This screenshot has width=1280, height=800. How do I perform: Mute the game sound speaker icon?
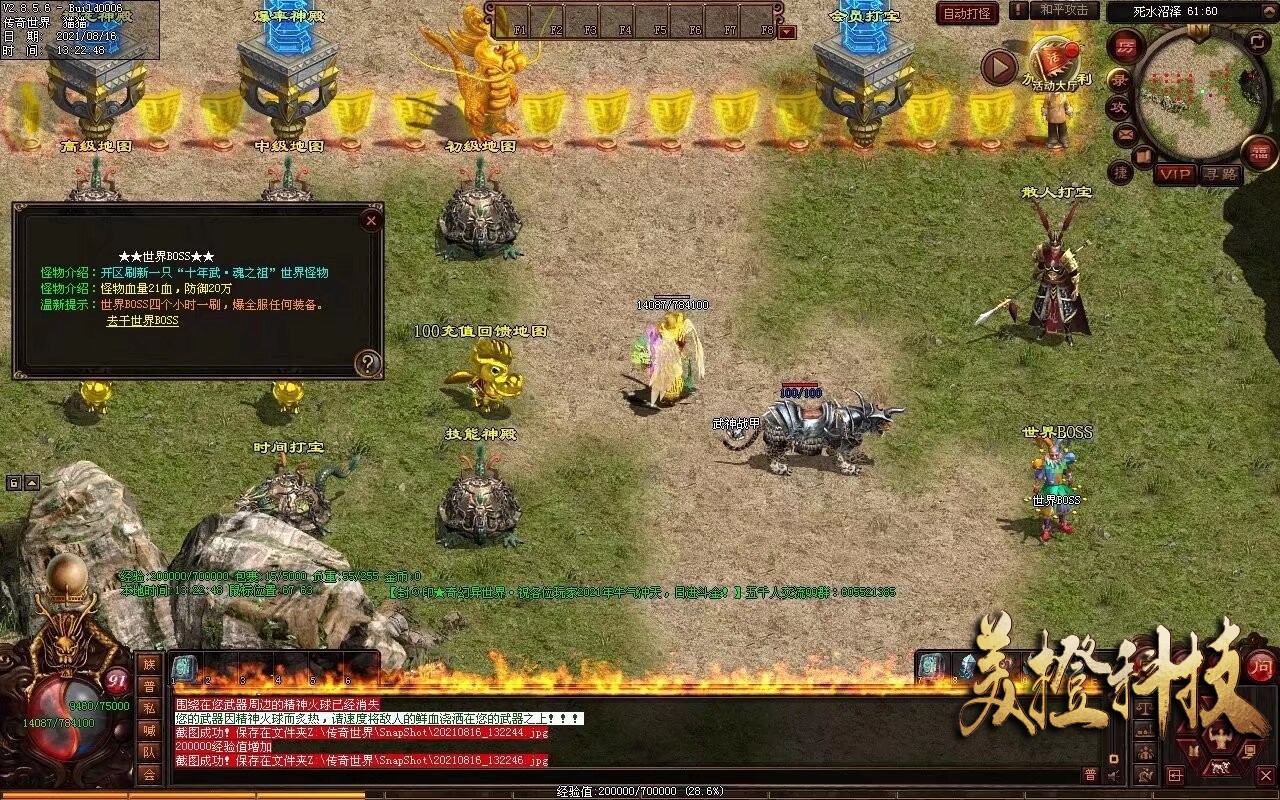1111,774
